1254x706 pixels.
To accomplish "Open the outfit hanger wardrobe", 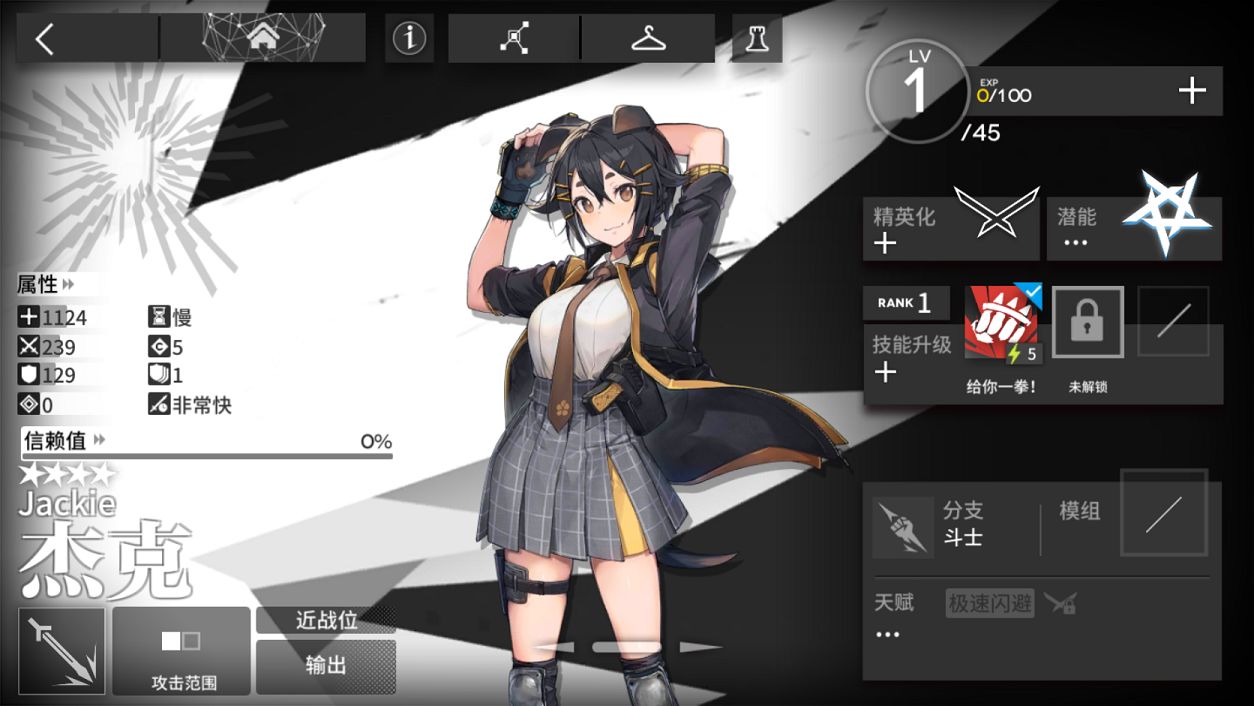I will click(648, 38).
